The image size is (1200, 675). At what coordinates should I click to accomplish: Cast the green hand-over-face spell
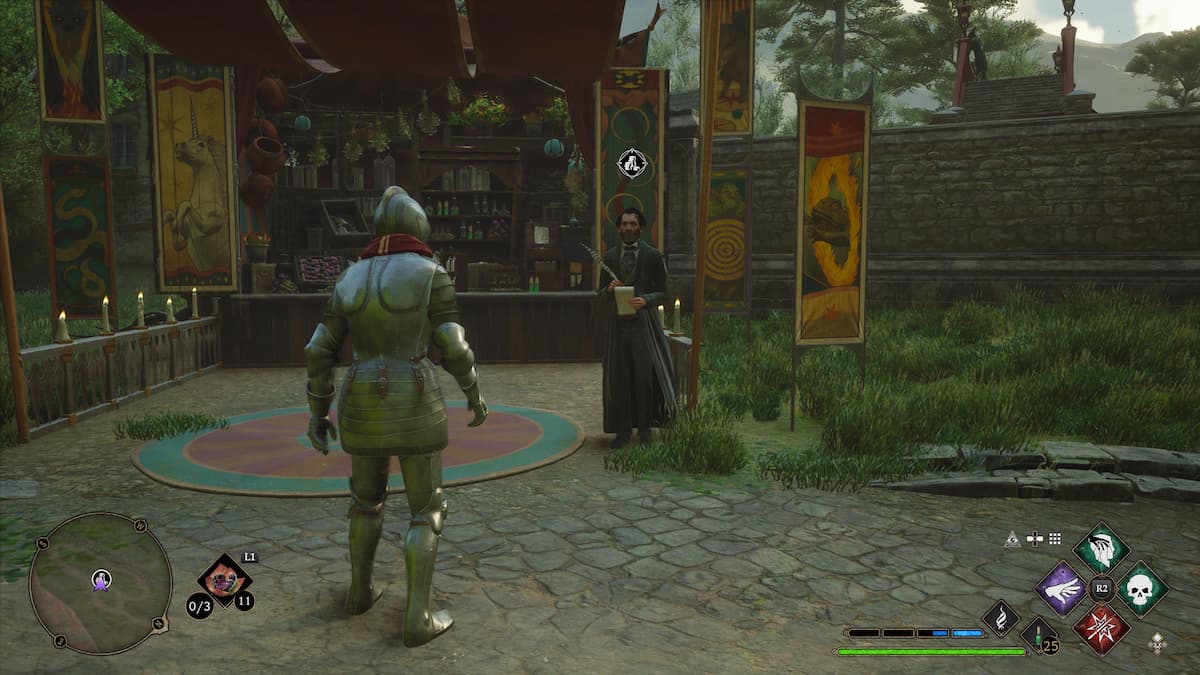tap(1101, 548)
